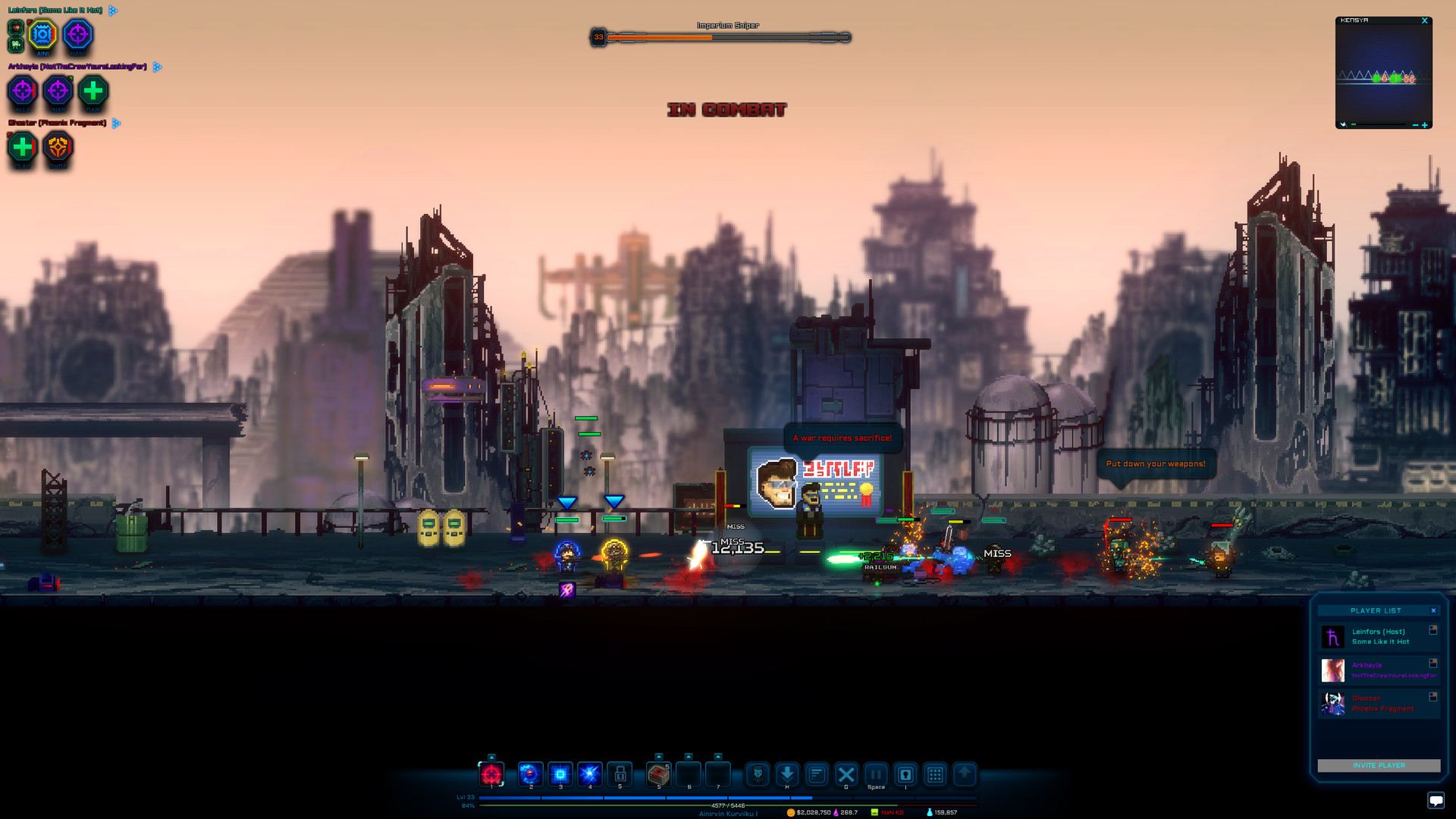Screen dimensions: 1456x819
Task: Expand the options arrow above hotbar slot 1
Action: [x=491, y=755]
